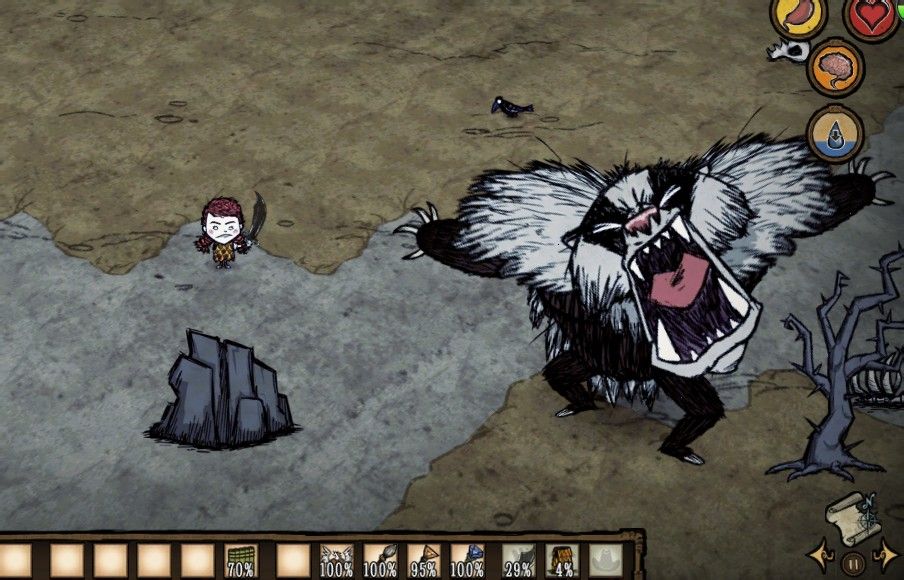Rotate camera using the left arrow
The image size is (904, 580).
click(820, 555)
